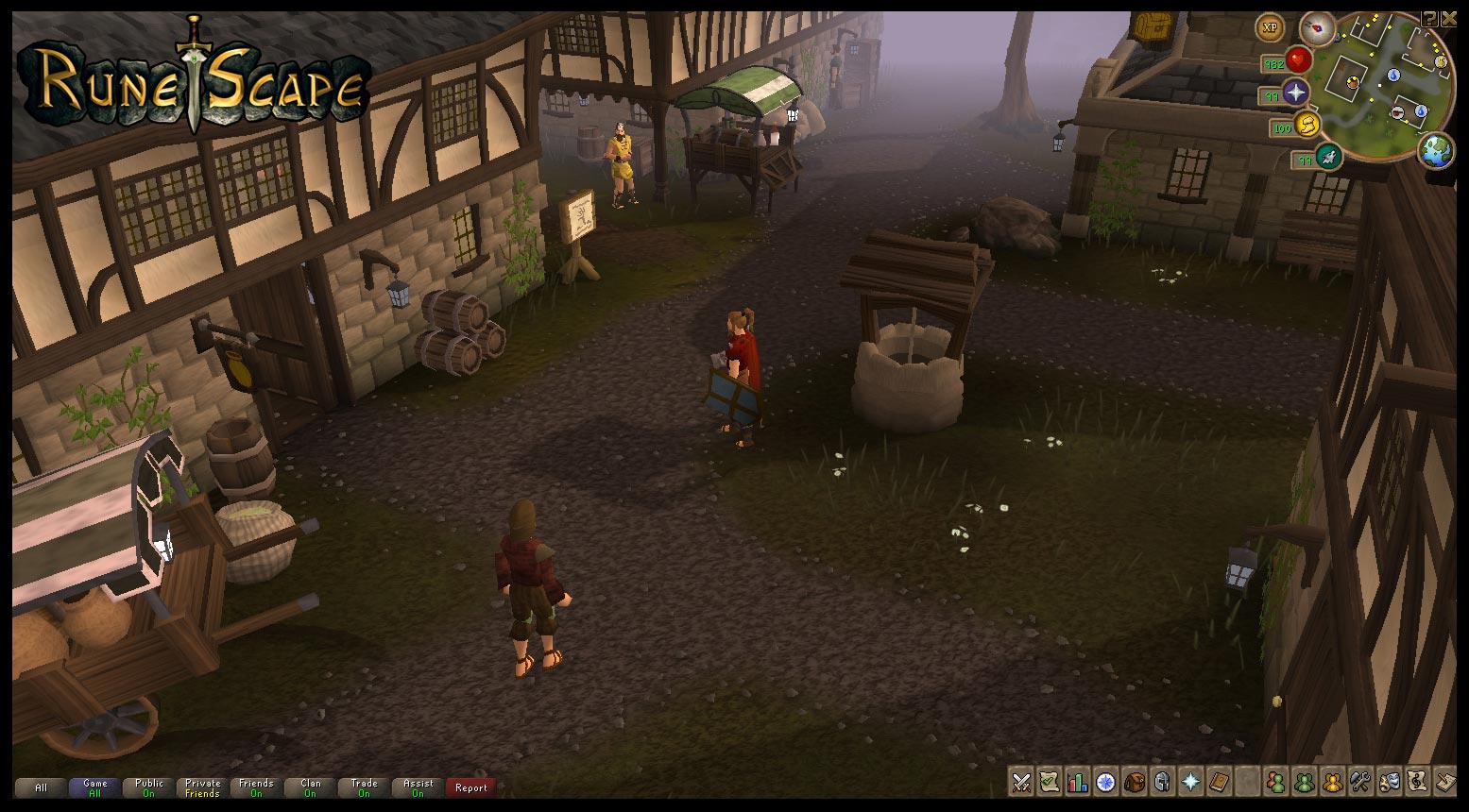The image size is (1469, 812).
Task: Open the crossed swords combat styles tab
Action: 1021,782
